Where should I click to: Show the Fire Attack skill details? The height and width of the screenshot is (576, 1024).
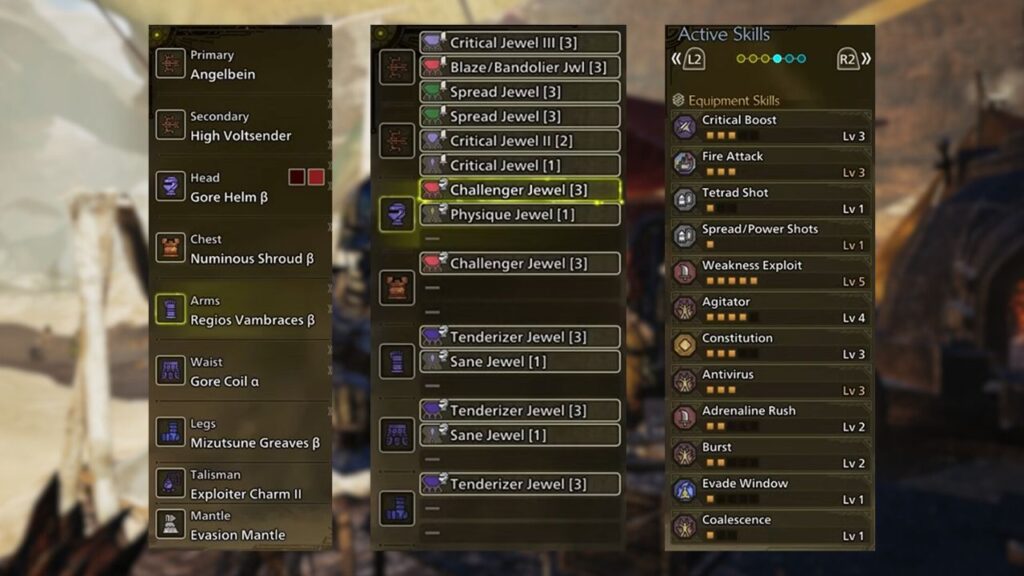click(x=769, y=164)
